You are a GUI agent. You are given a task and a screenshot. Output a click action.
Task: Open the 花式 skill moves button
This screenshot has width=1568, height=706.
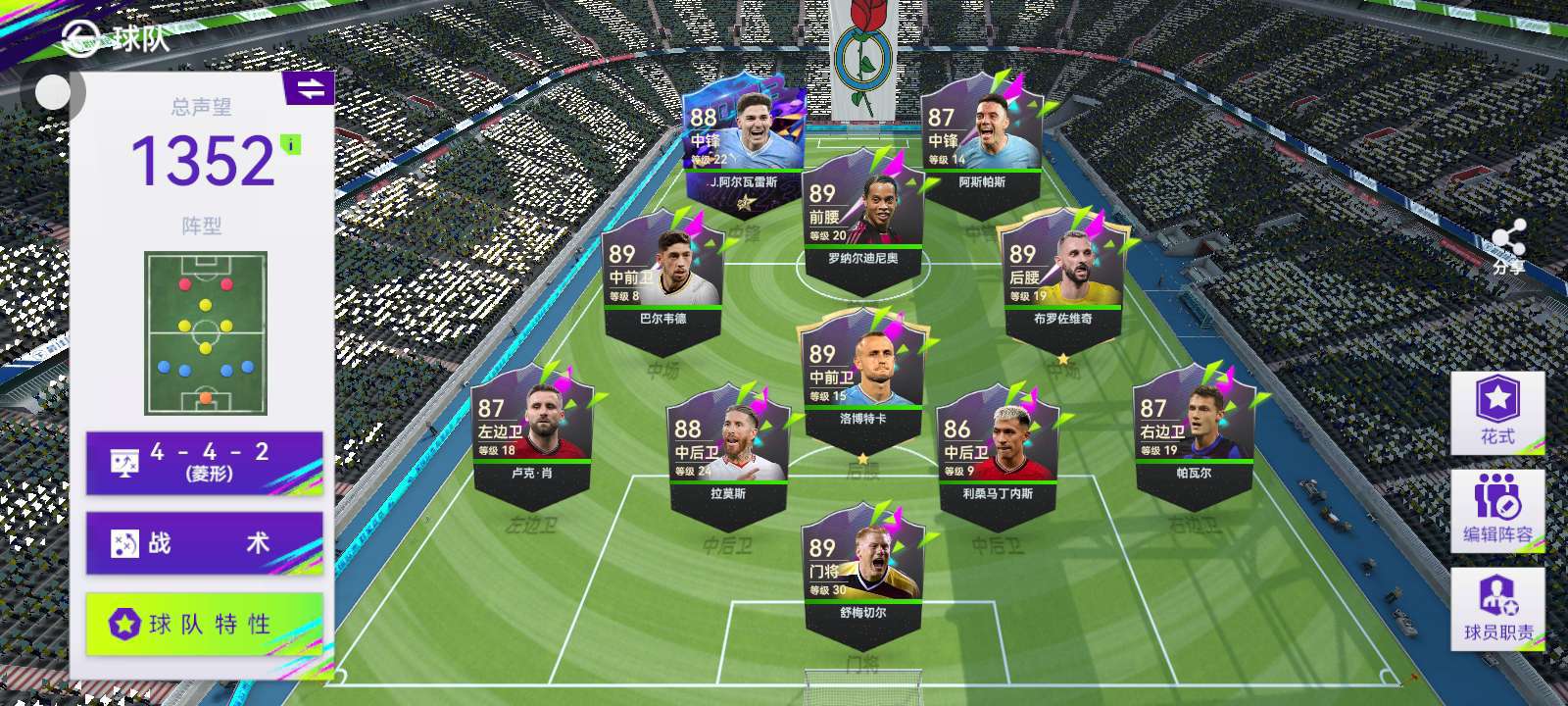click(x=1496, y=412)
